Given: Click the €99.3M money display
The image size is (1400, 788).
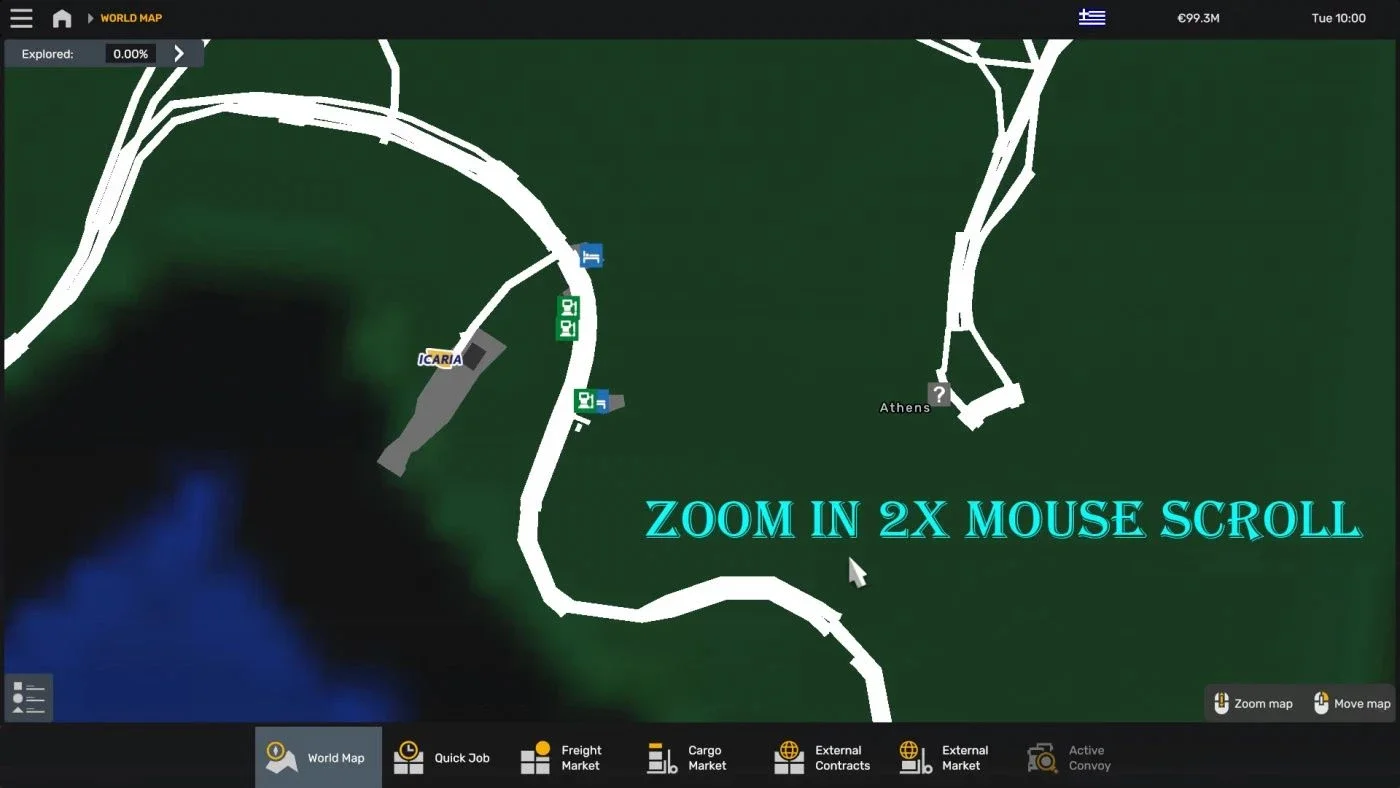Looking at the screenshot, I should point(1198,17).
